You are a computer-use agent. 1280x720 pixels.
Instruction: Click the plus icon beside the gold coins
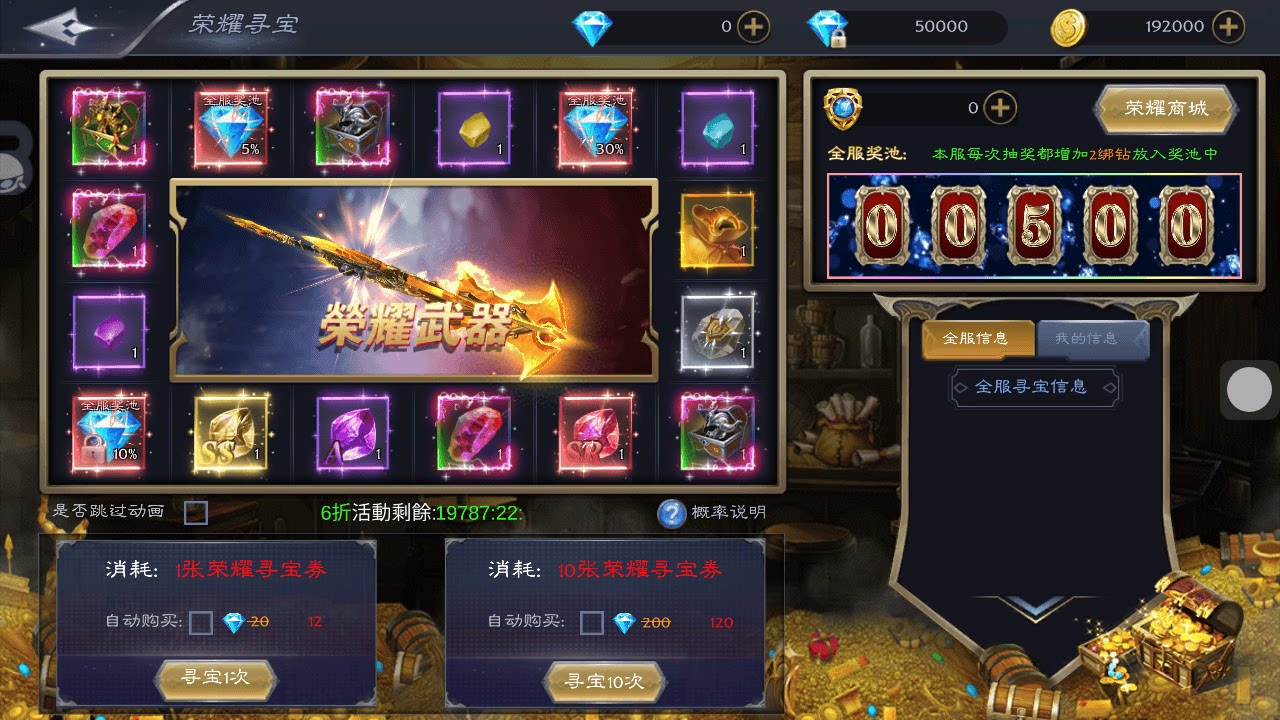[x=1227, y=26]
